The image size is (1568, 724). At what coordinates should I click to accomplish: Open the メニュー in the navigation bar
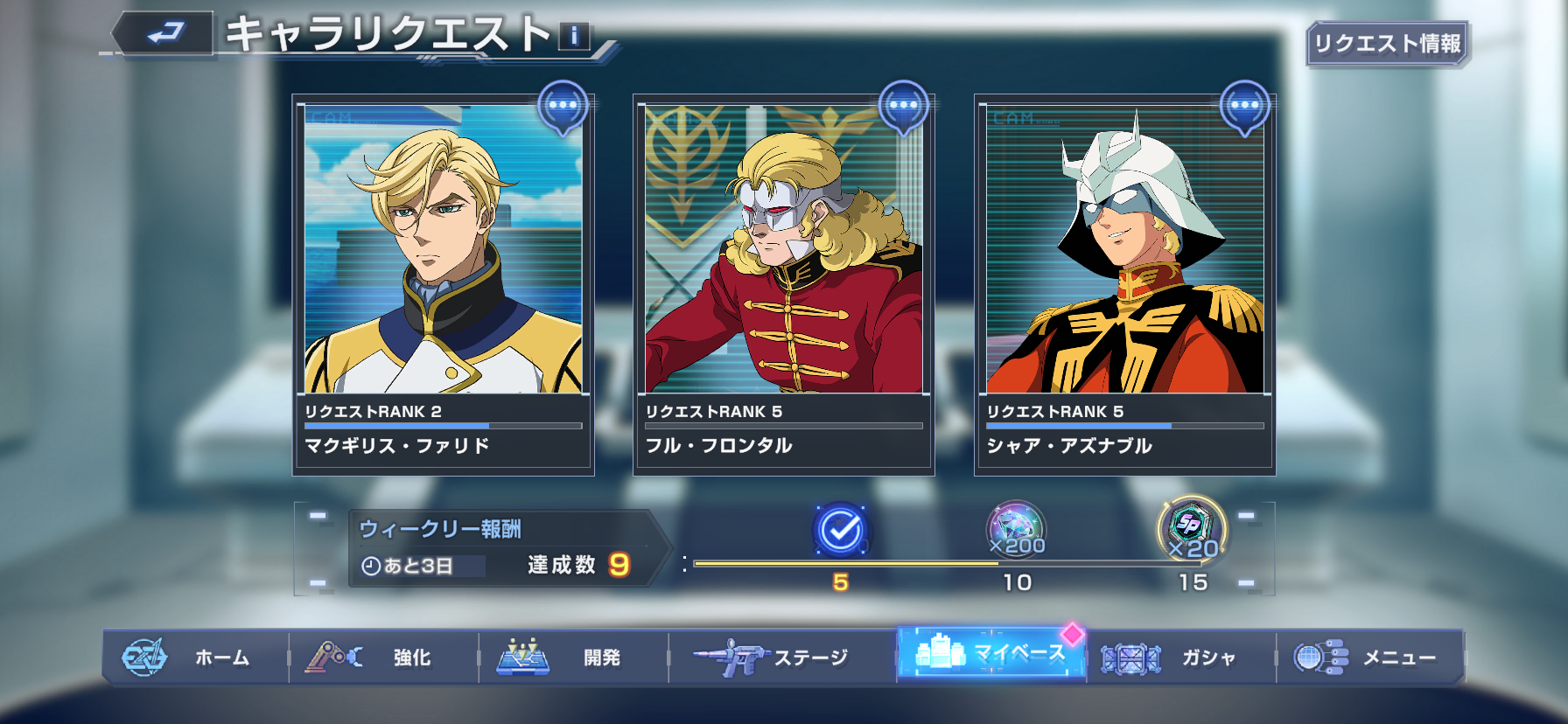1369,658
